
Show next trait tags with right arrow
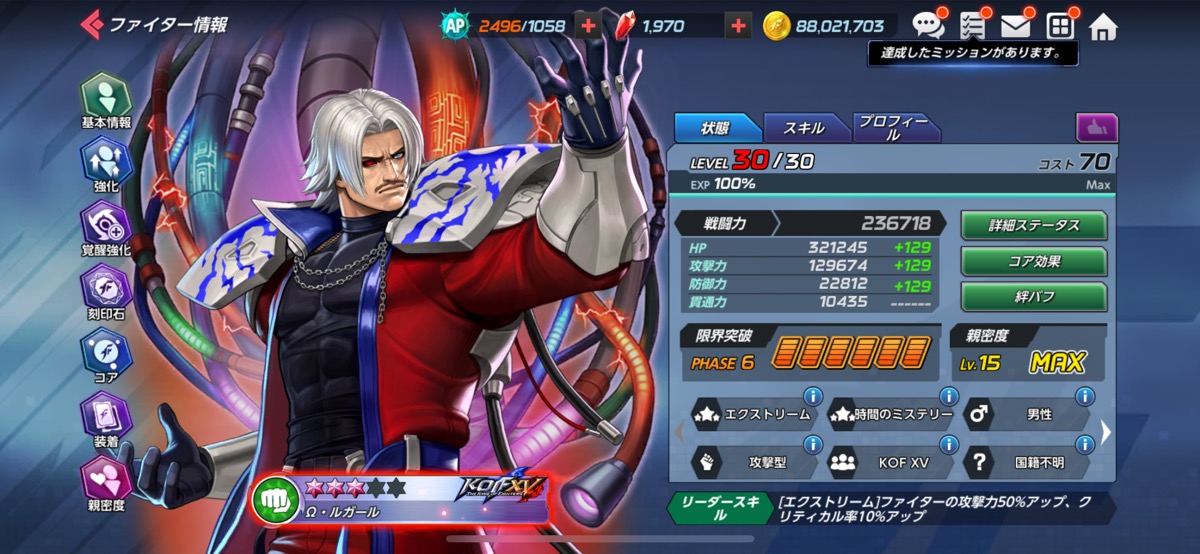click(1105, 432)
